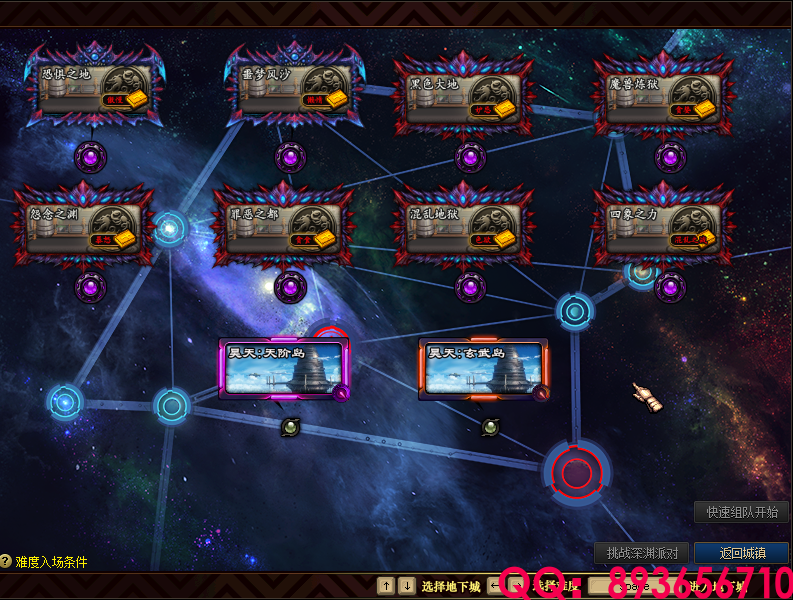The height and width of the screenshot is (600, 793).
Task: Pick the 混乱地狱 dungeon card
Action: (462, 226)
